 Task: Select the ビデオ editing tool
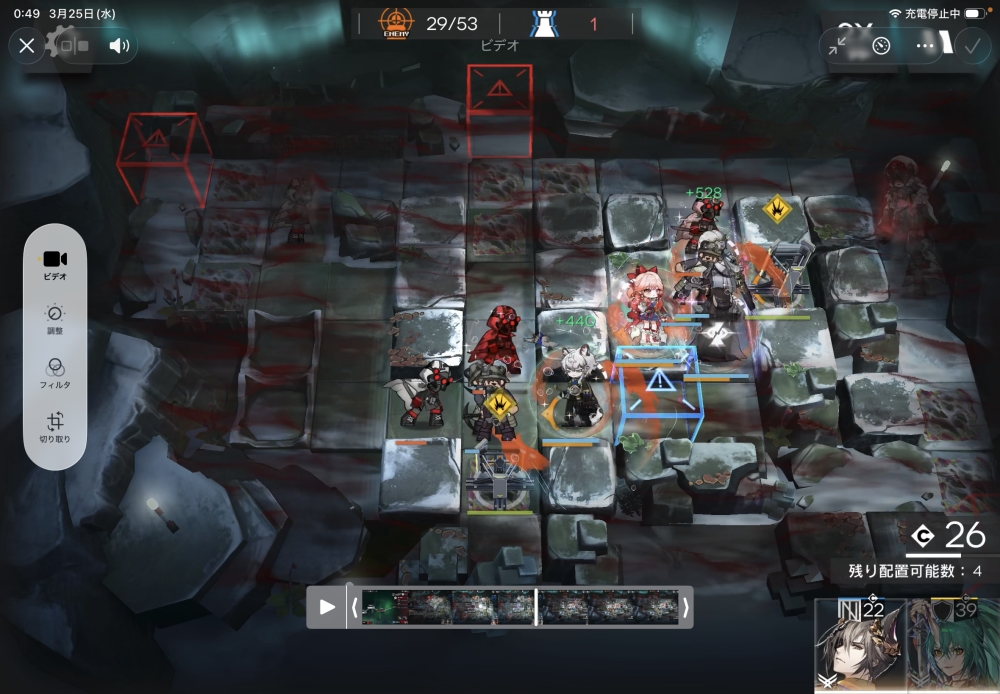tap(55, 264)
